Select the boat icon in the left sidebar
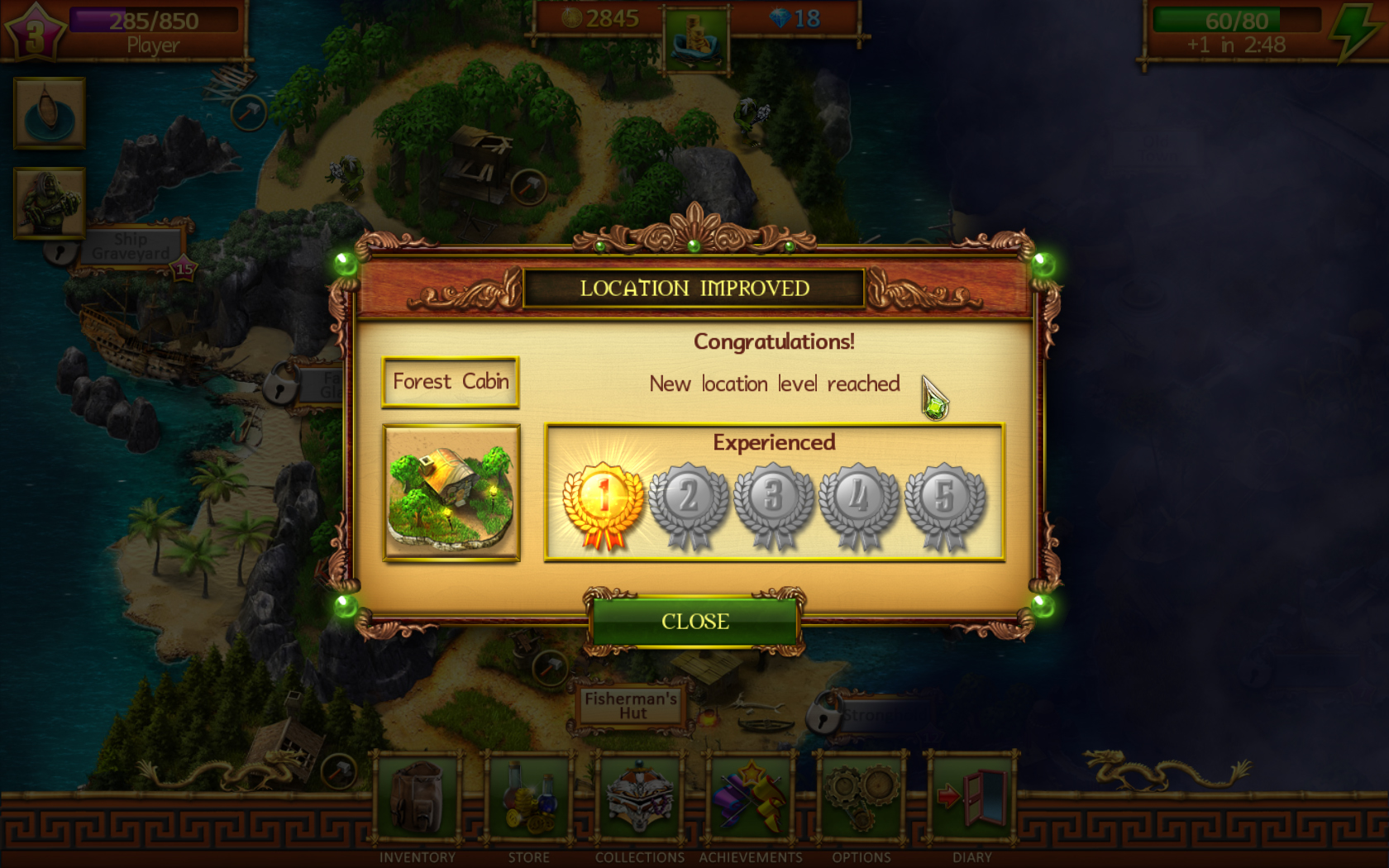The height and width of the screenshot is (868, 1389). [48, 114]
